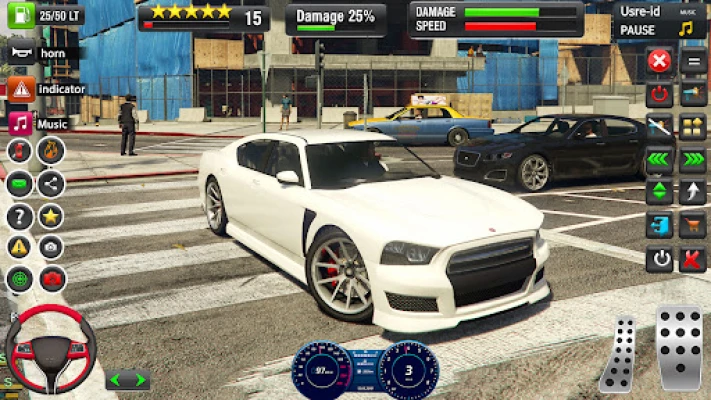Honk the horn button
This screenshot has height=400, width=711.
[x=21, y=52]
